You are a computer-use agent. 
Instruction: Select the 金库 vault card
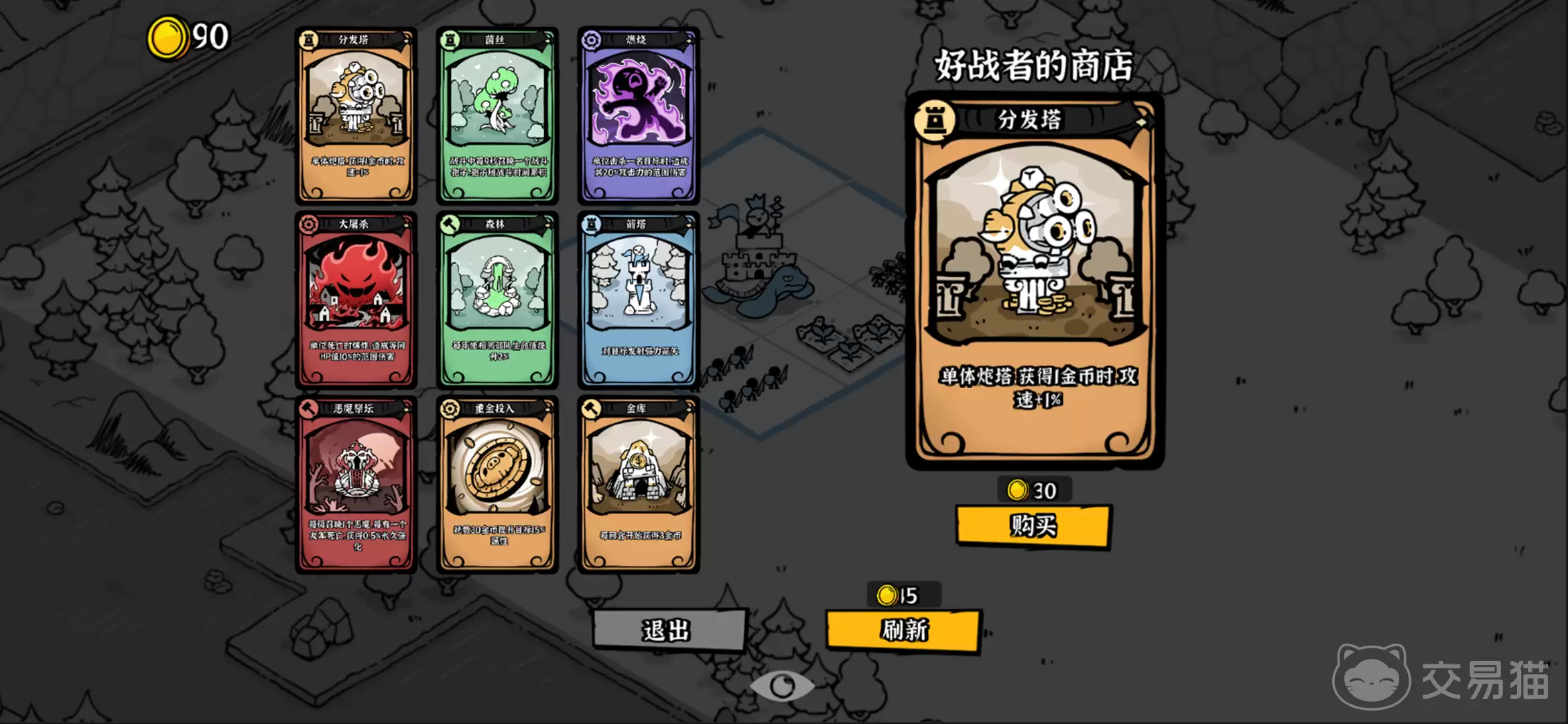click(x=639, y=484)
